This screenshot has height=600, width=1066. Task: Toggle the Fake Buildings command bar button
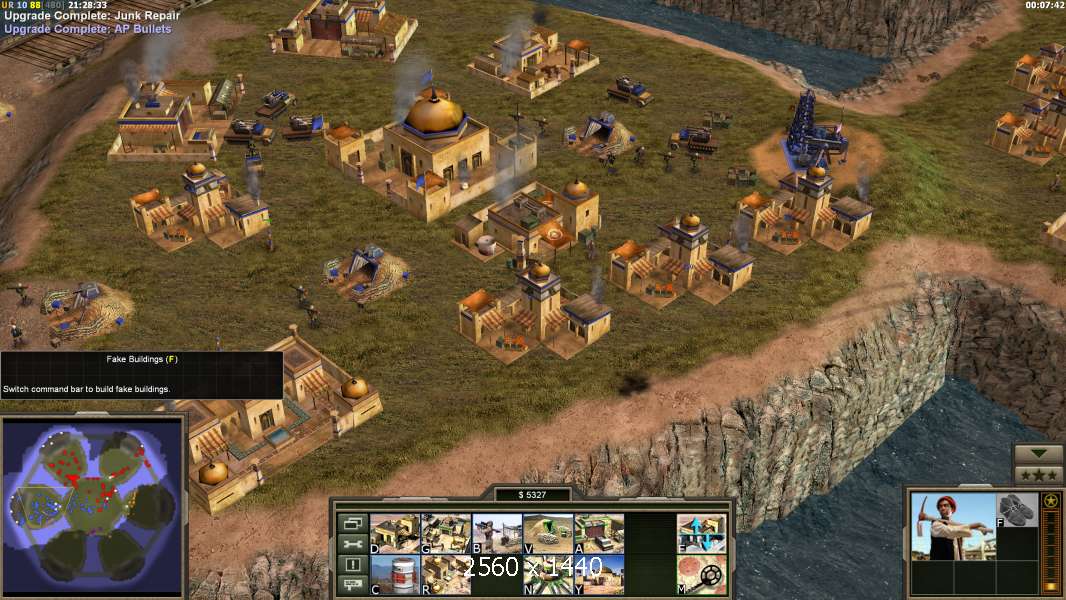click(701, 533)
